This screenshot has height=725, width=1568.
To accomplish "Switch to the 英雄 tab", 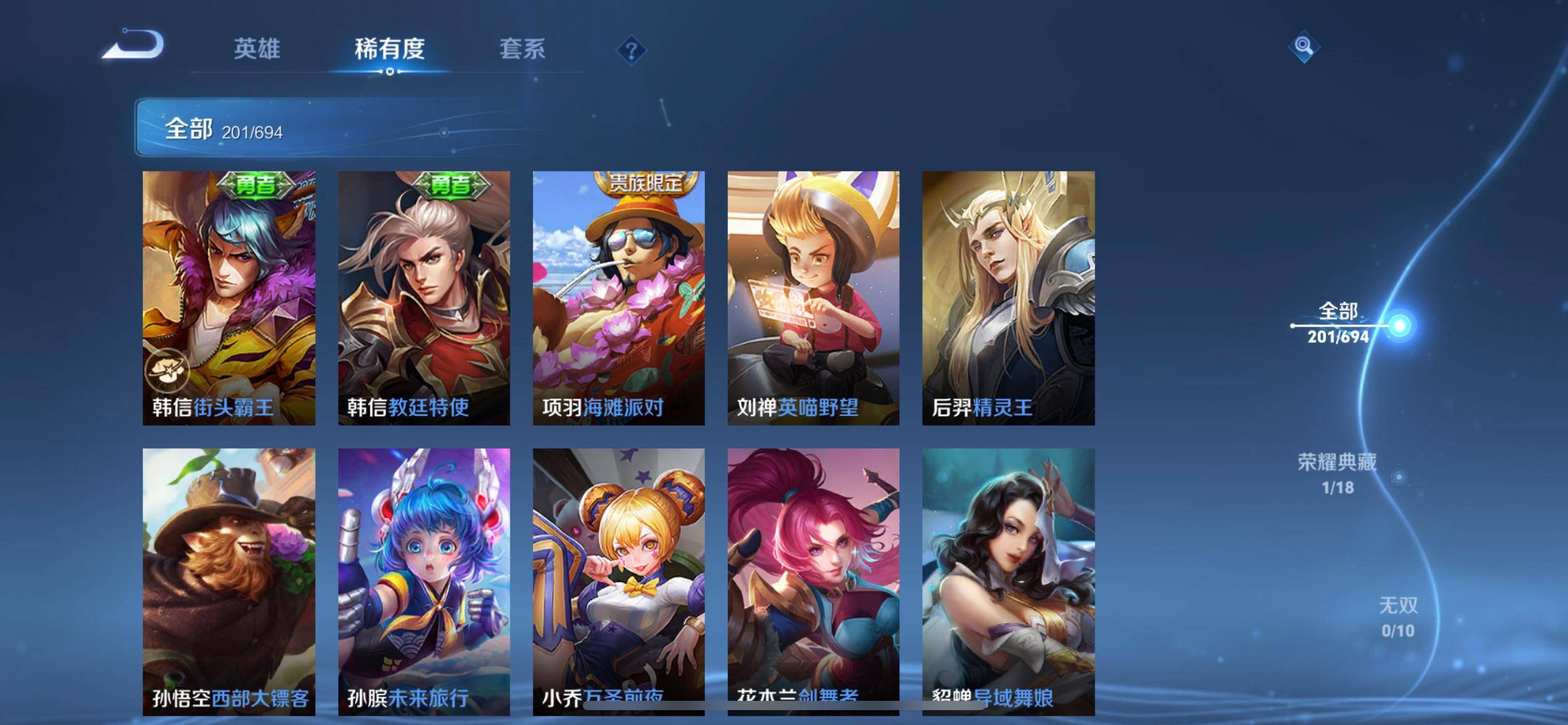I will 257,49.
